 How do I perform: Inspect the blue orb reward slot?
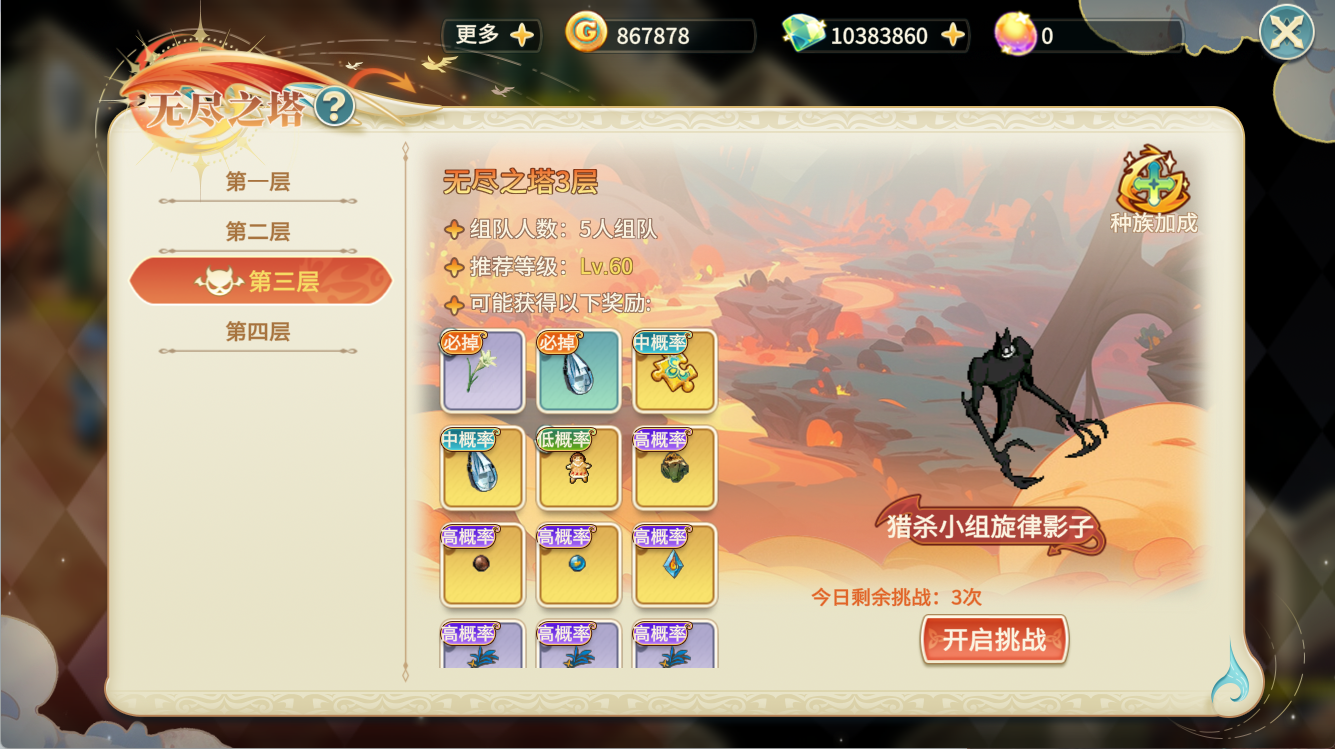pyautogui.click(x=579, y=565)
